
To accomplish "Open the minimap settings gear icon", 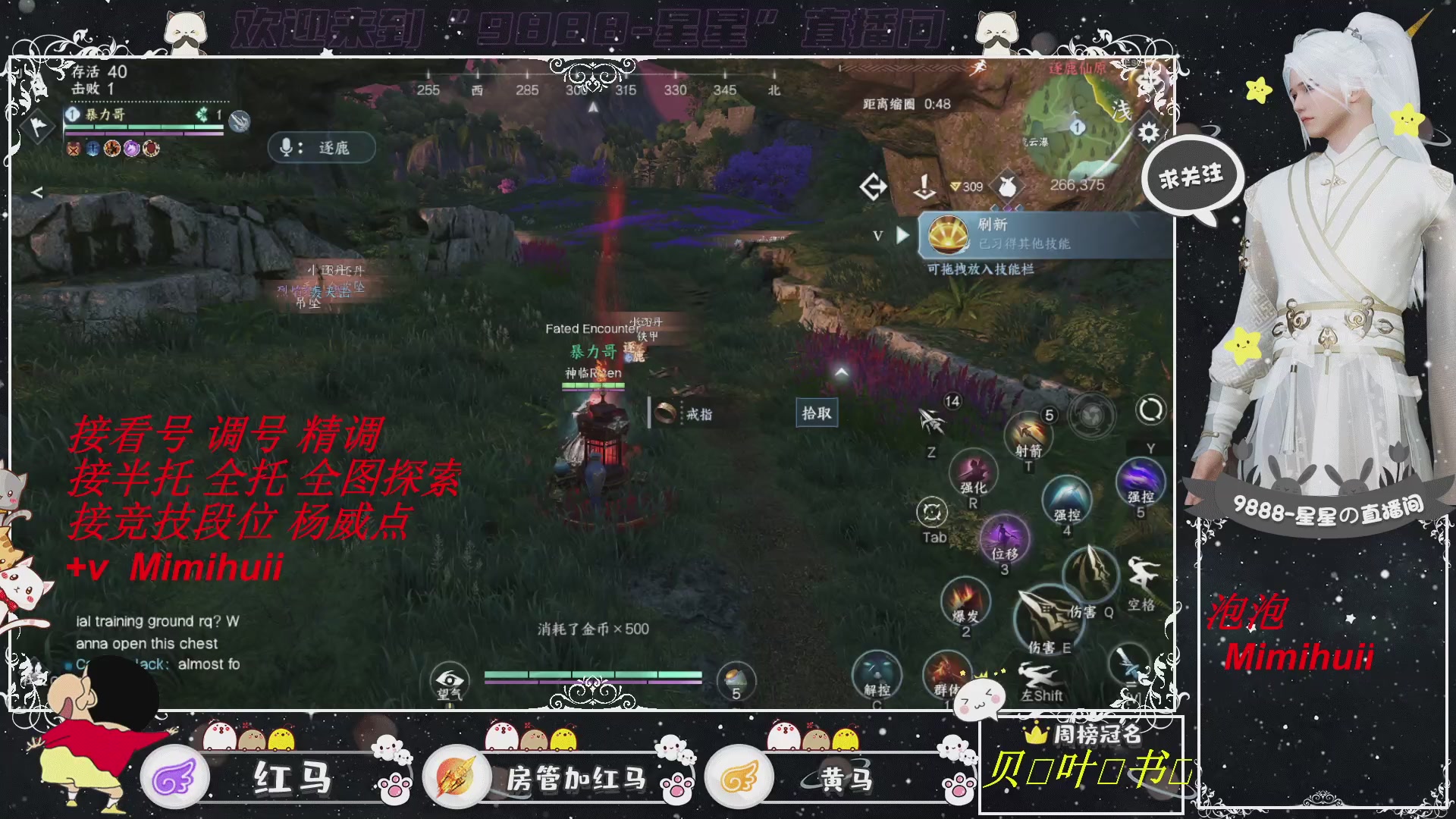I will pyautogui.click(x=1147, y=130).
